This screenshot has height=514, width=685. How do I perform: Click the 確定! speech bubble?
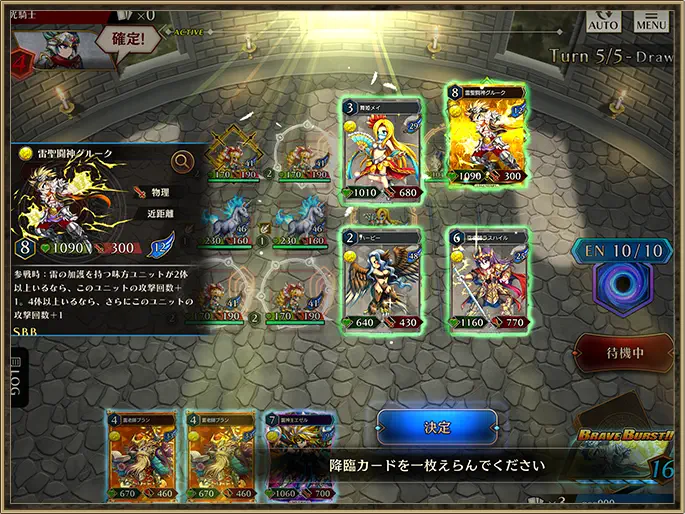point(128,42)
